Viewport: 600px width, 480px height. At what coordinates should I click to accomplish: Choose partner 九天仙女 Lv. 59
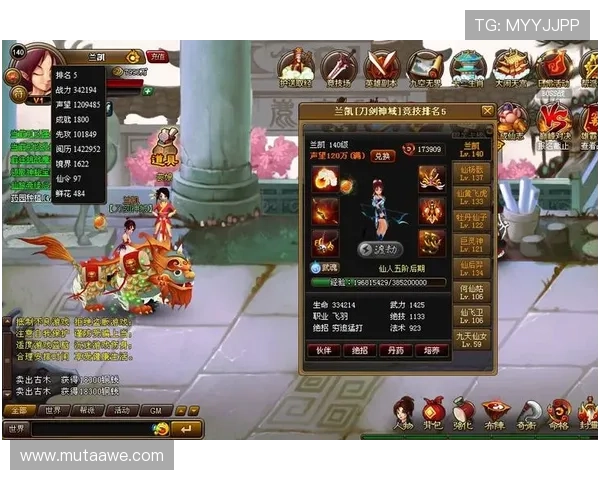(472, 339)
